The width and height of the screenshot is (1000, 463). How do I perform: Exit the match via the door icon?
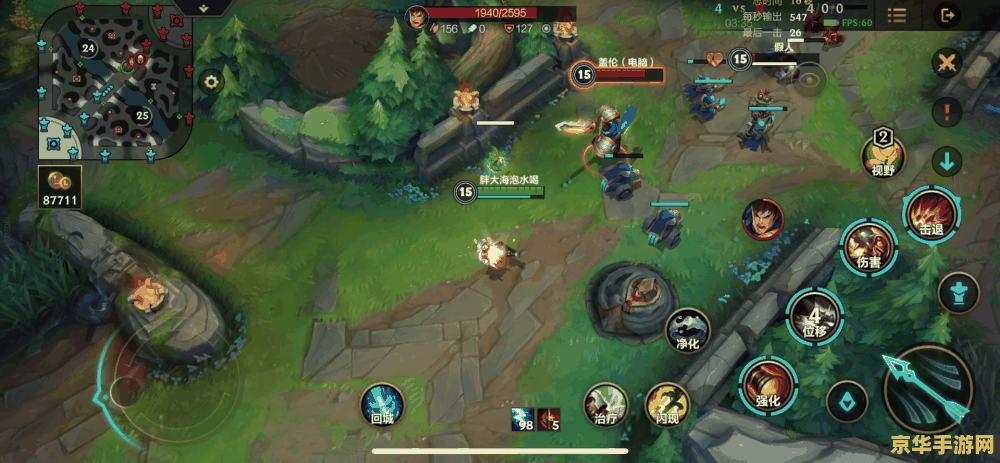coord(946,14)
